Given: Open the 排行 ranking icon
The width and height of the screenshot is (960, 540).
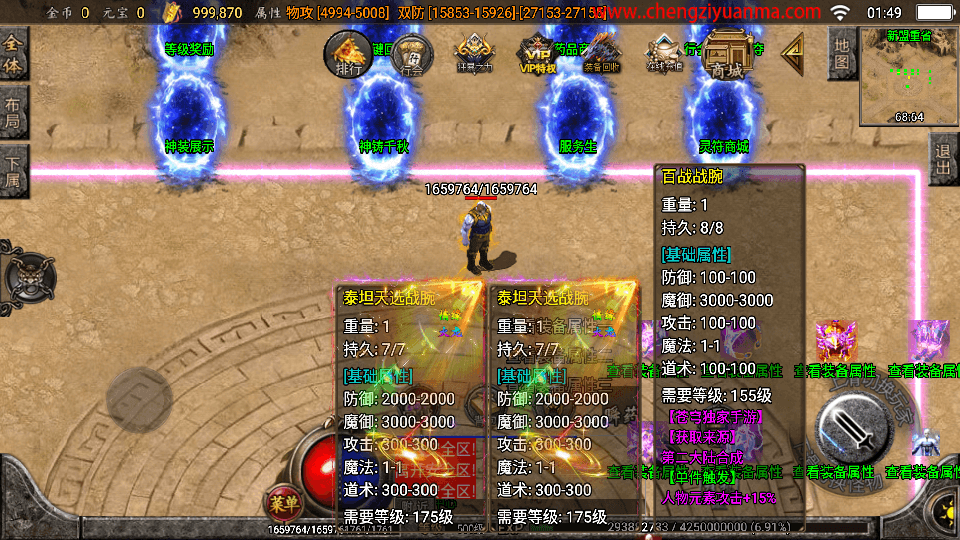Looking at the screenshot, I should (348, 54).
